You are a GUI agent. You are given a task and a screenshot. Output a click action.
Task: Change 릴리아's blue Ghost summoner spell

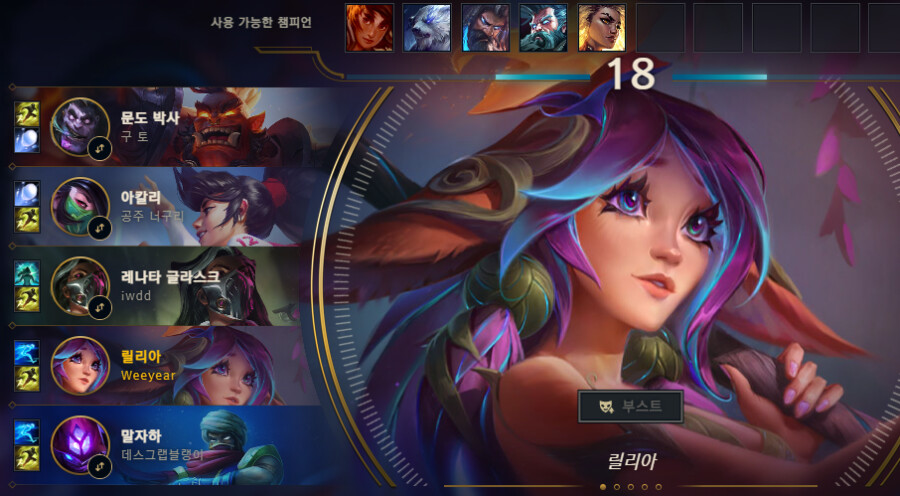[x=27, y=352]
